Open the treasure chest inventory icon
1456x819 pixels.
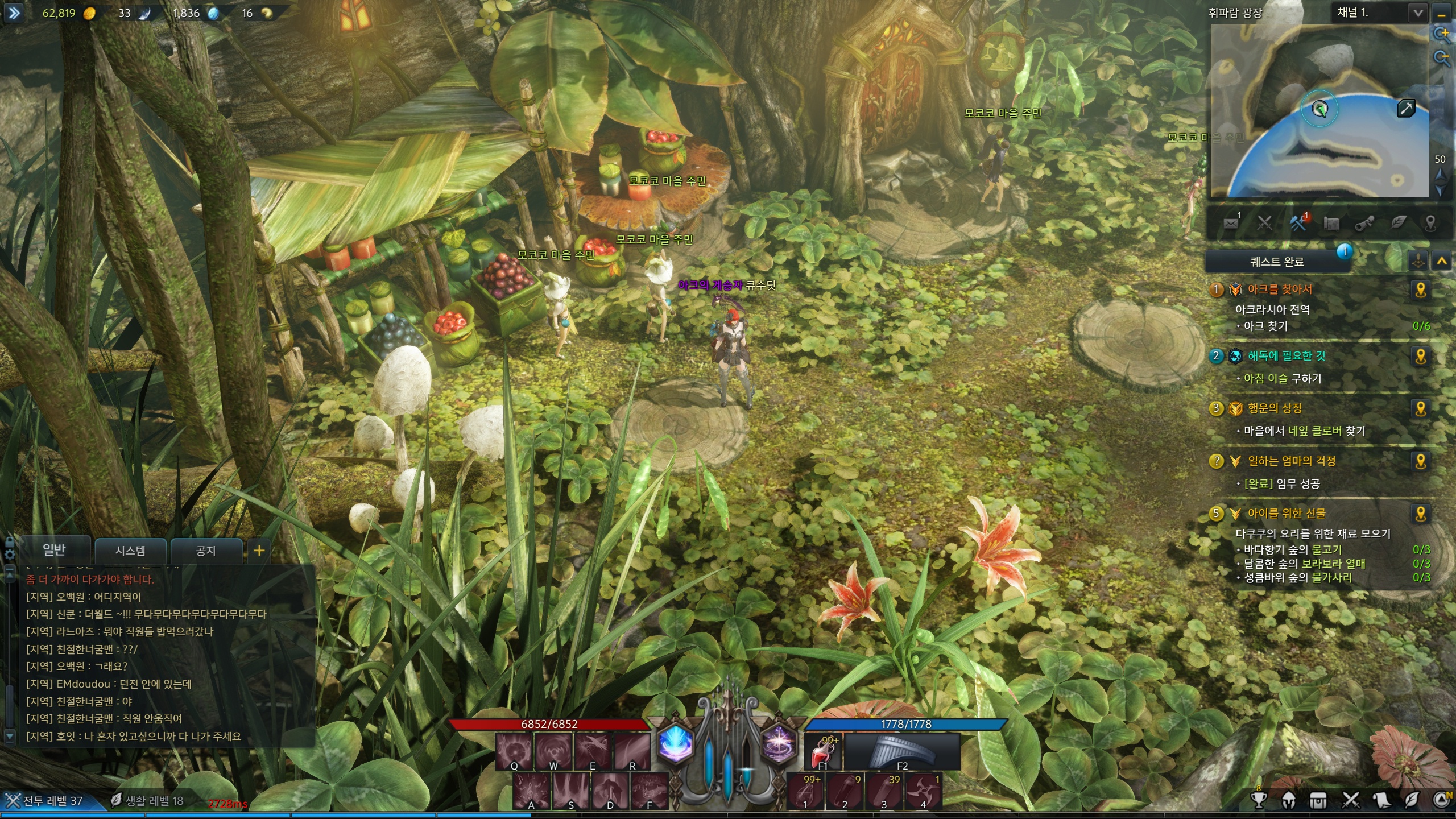point(1318,800)
